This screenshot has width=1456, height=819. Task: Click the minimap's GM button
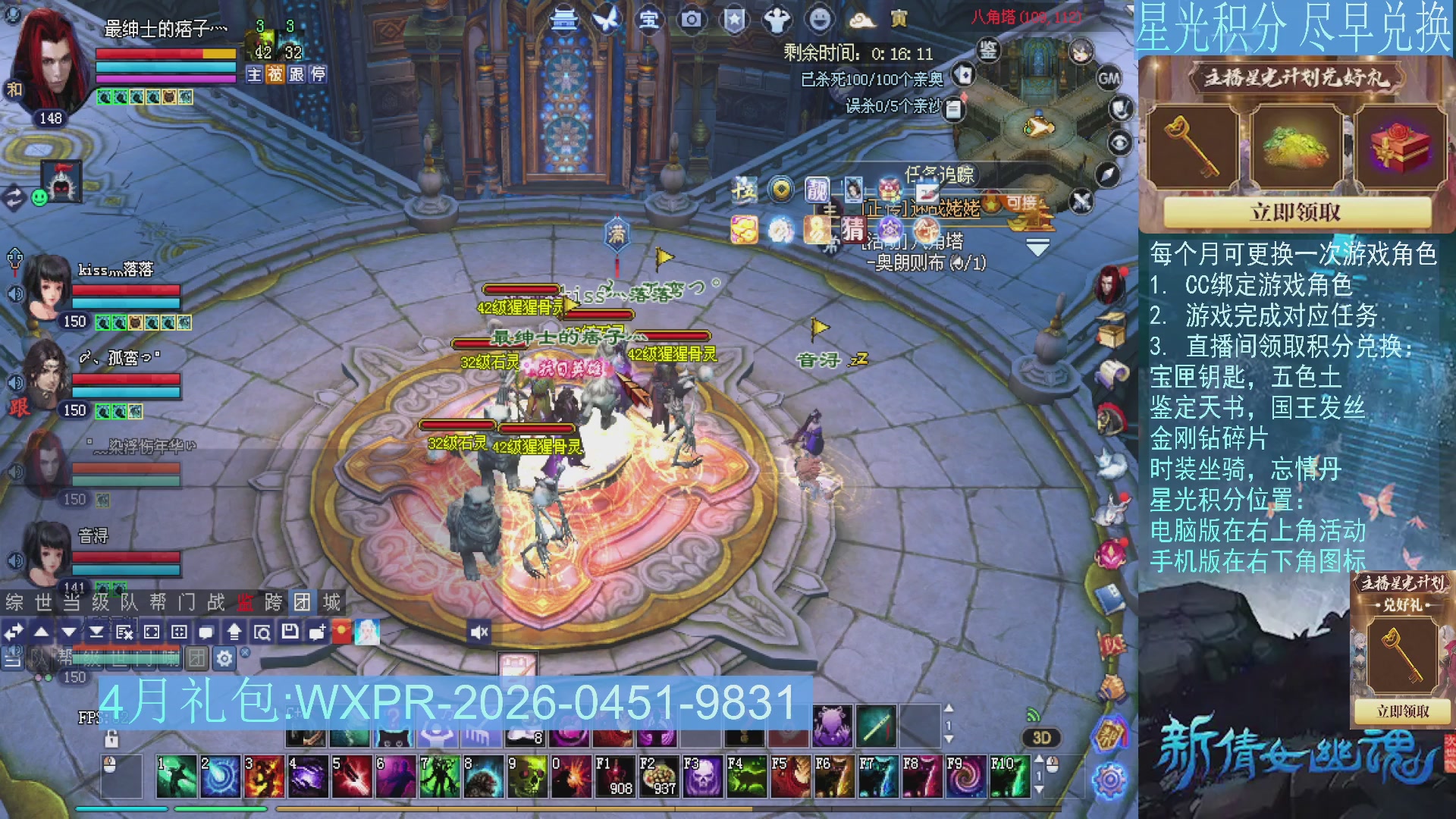[1109, 78]
